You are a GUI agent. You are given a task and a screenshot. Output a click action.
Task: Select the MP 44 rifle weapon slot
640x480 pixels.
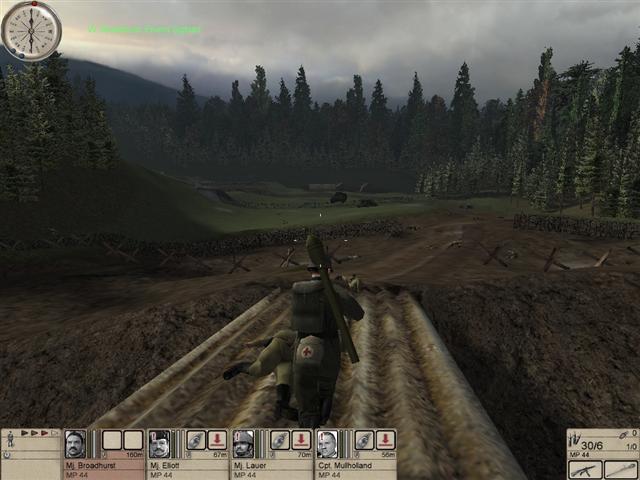click(584, 469)
